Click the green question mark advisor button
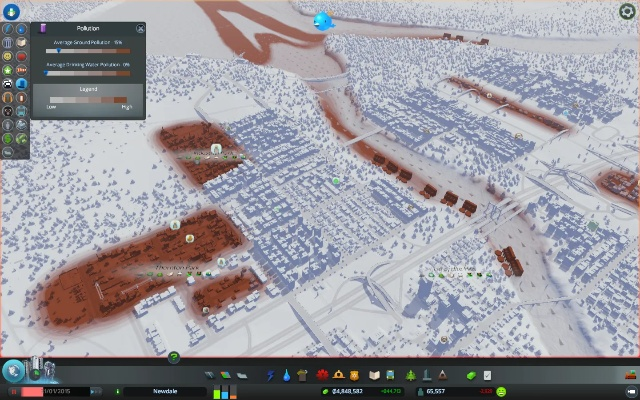This screenshot has height=400, width=640. pyautogui.click(x=174, y=357)
